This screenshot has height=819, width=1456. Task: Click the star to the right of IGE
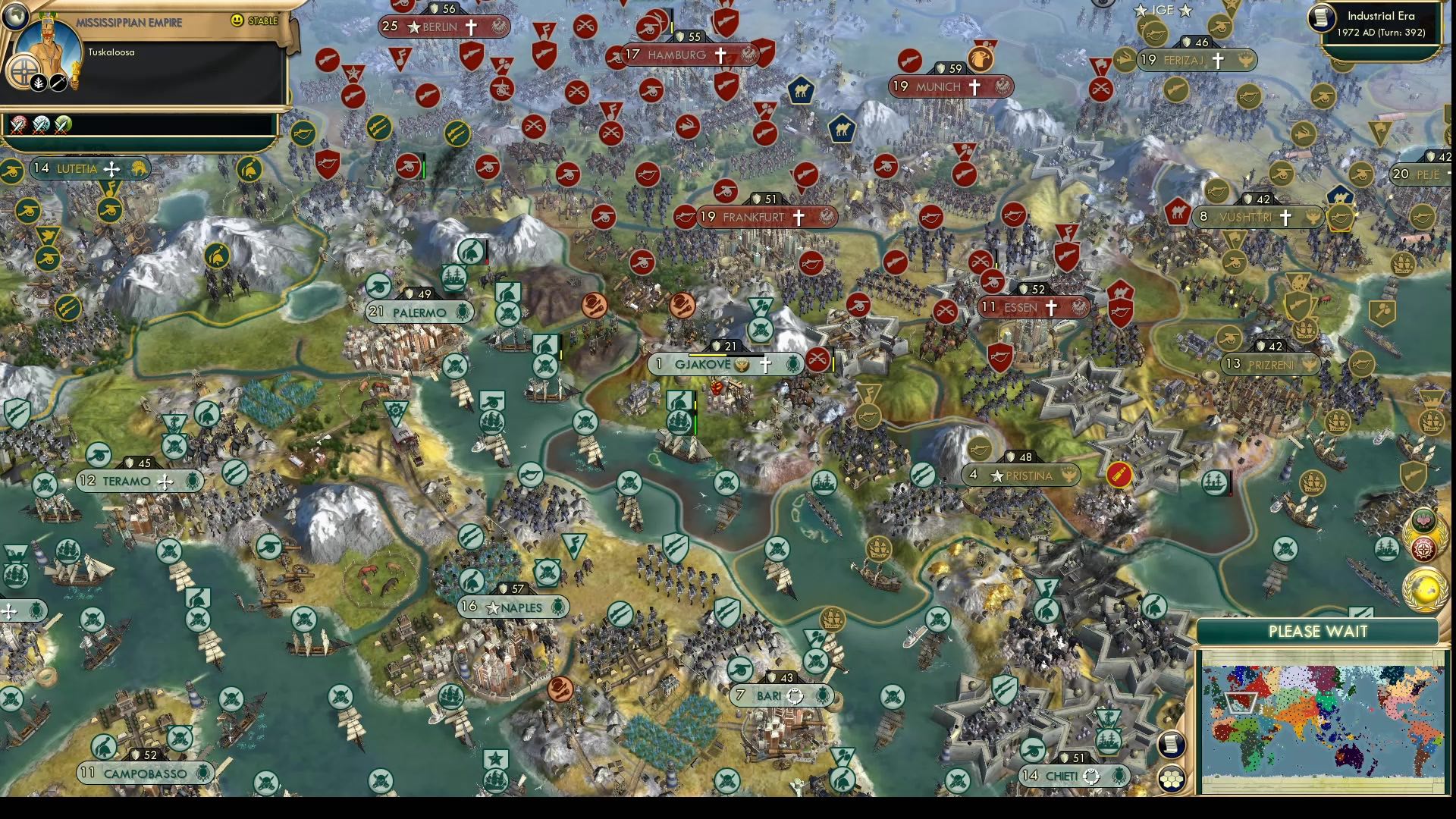point(1185,11)
